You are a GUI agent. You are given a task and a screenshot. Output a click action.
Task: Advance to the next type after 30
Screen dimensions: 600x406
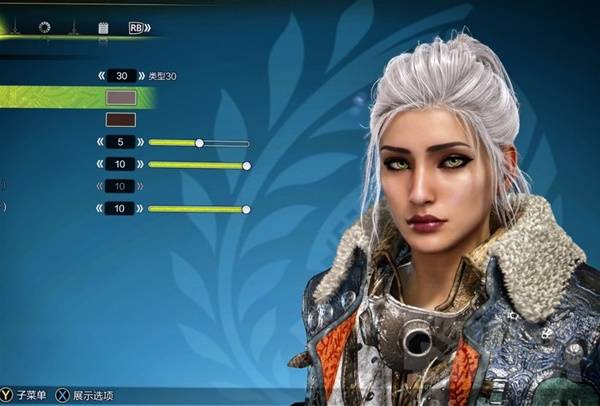point(144,76)
